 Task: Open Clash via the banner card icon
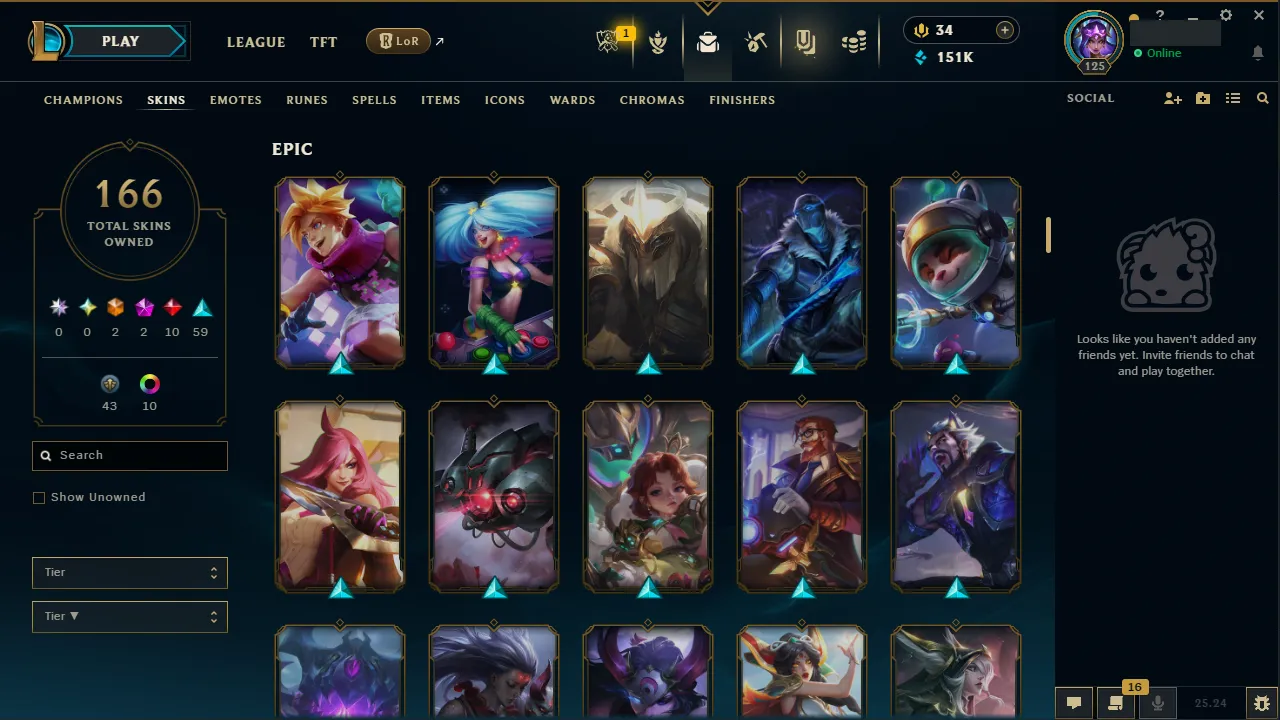[x=805, y=41]
